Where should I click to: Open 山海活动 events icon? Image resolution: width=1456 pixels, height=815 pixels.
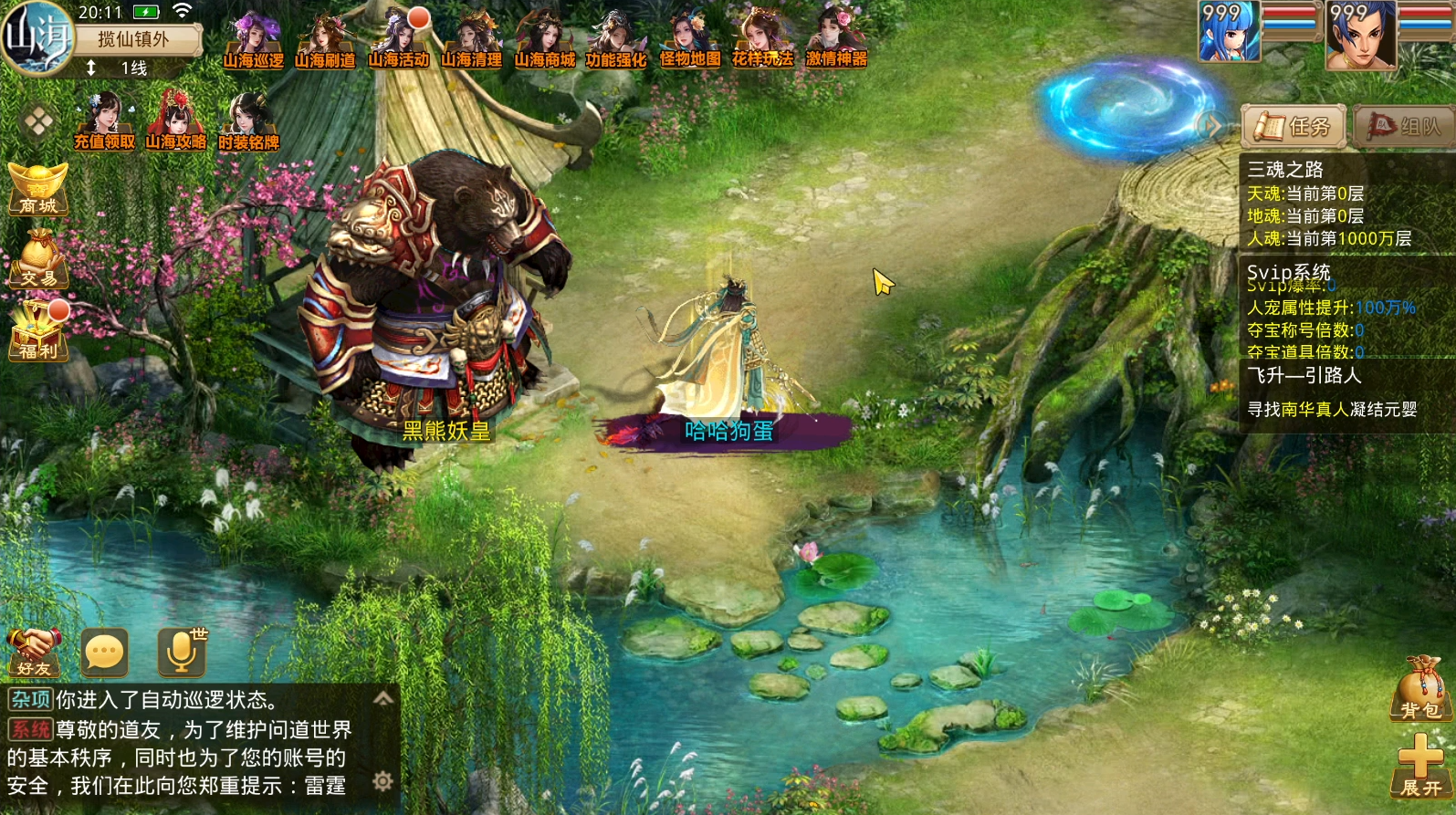pos(398,41)
